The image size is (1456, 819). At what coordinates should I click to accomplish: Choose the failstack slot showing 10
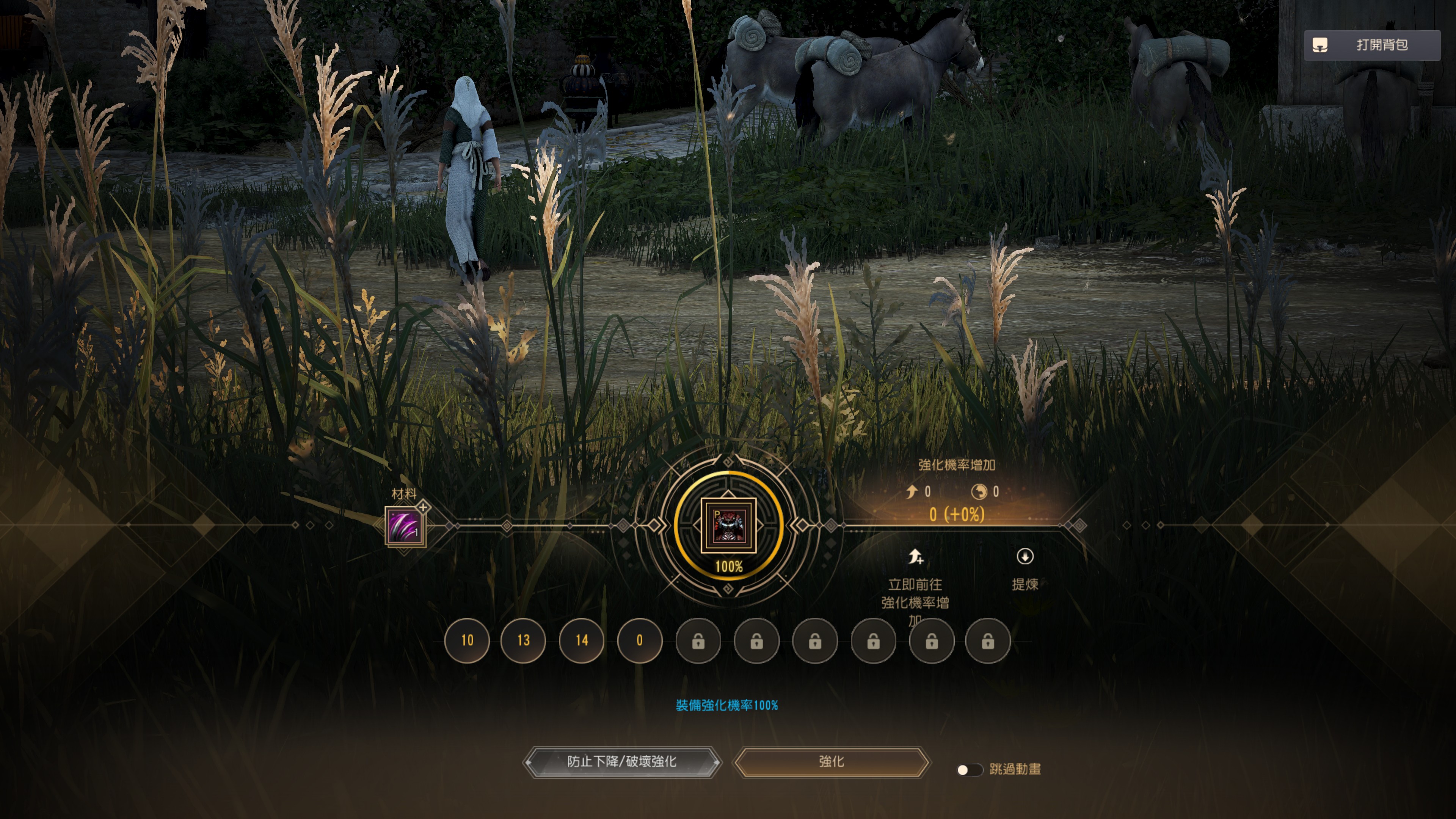pyautogui.click(x=467, y=640)
